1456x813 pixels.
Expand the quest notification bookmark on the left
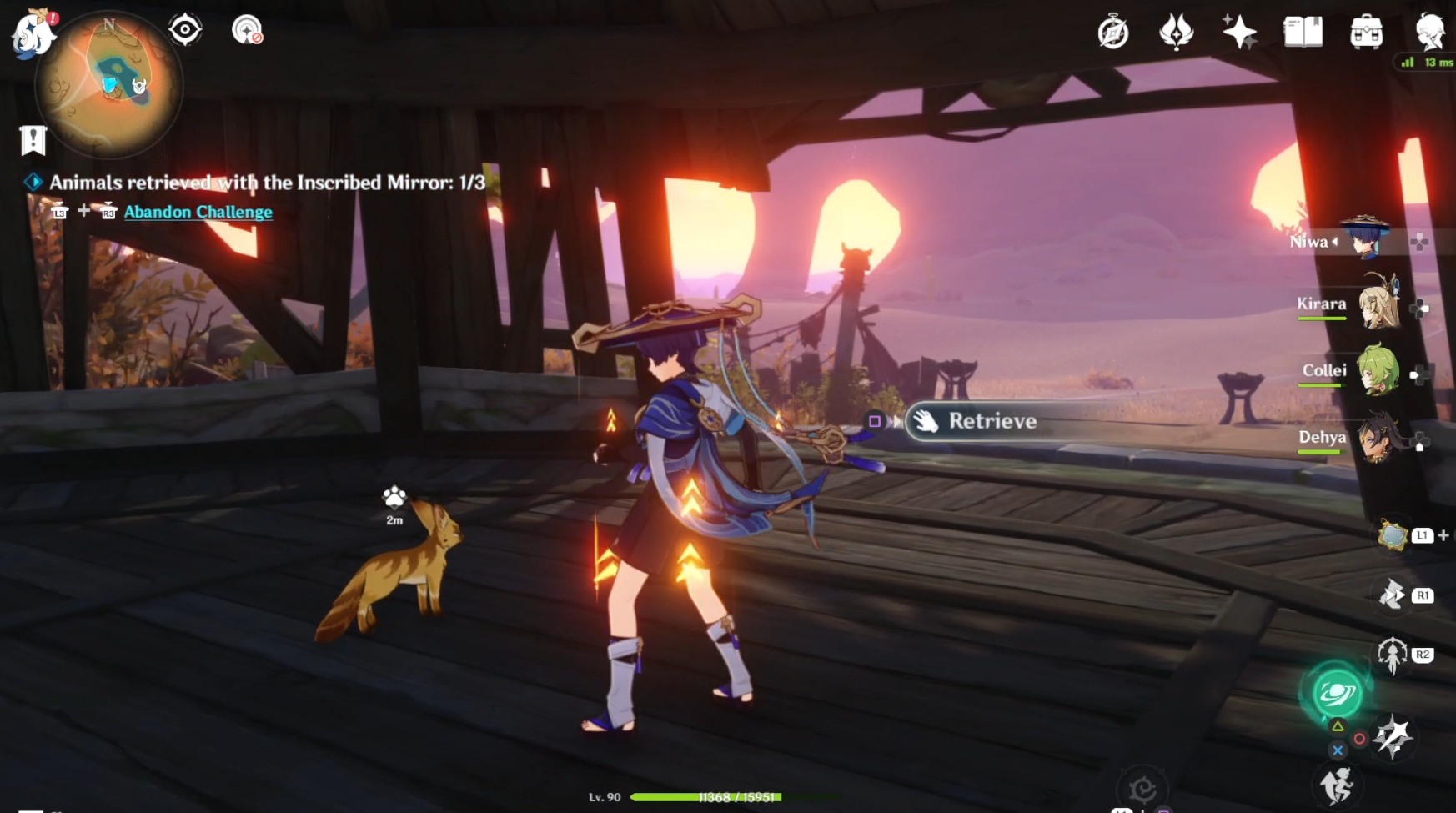[33, 140]
